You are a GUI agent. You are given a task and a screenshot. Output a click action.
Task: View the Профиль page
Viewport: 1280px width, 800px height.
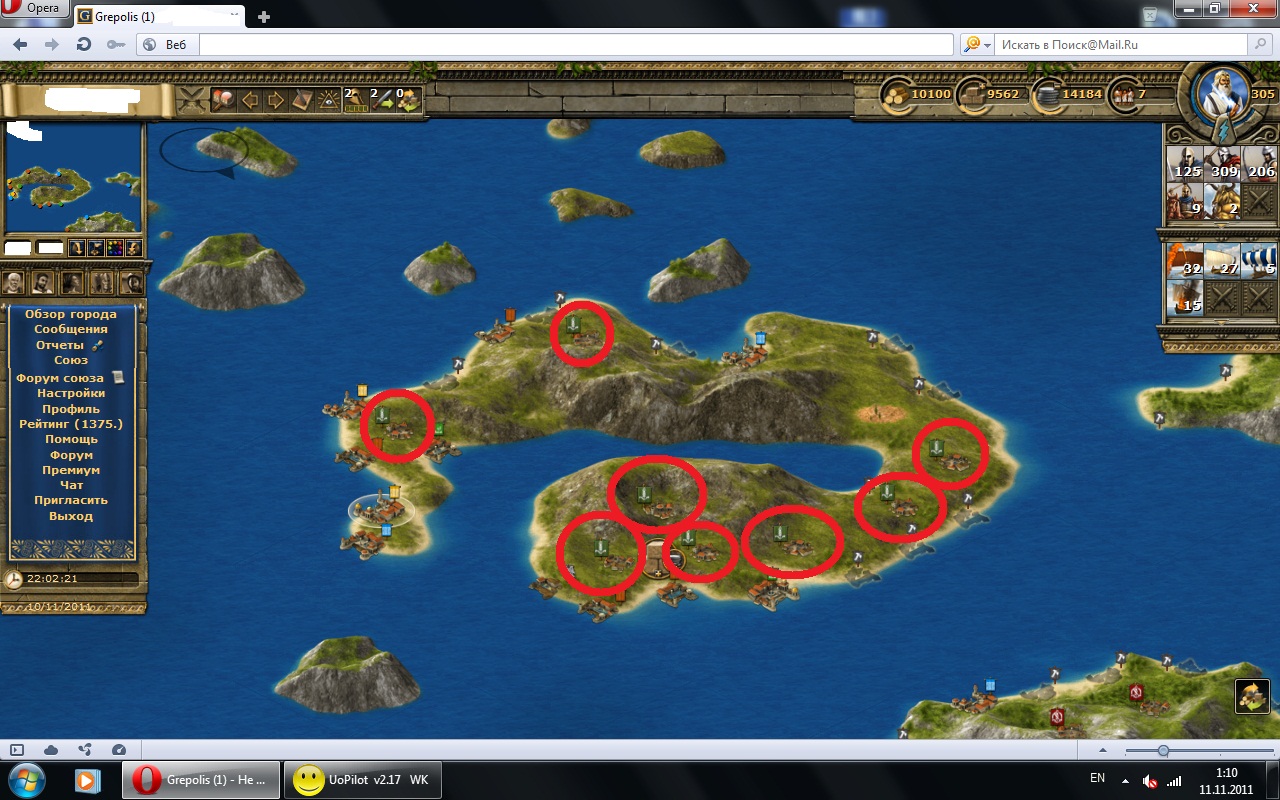[70, 409]
